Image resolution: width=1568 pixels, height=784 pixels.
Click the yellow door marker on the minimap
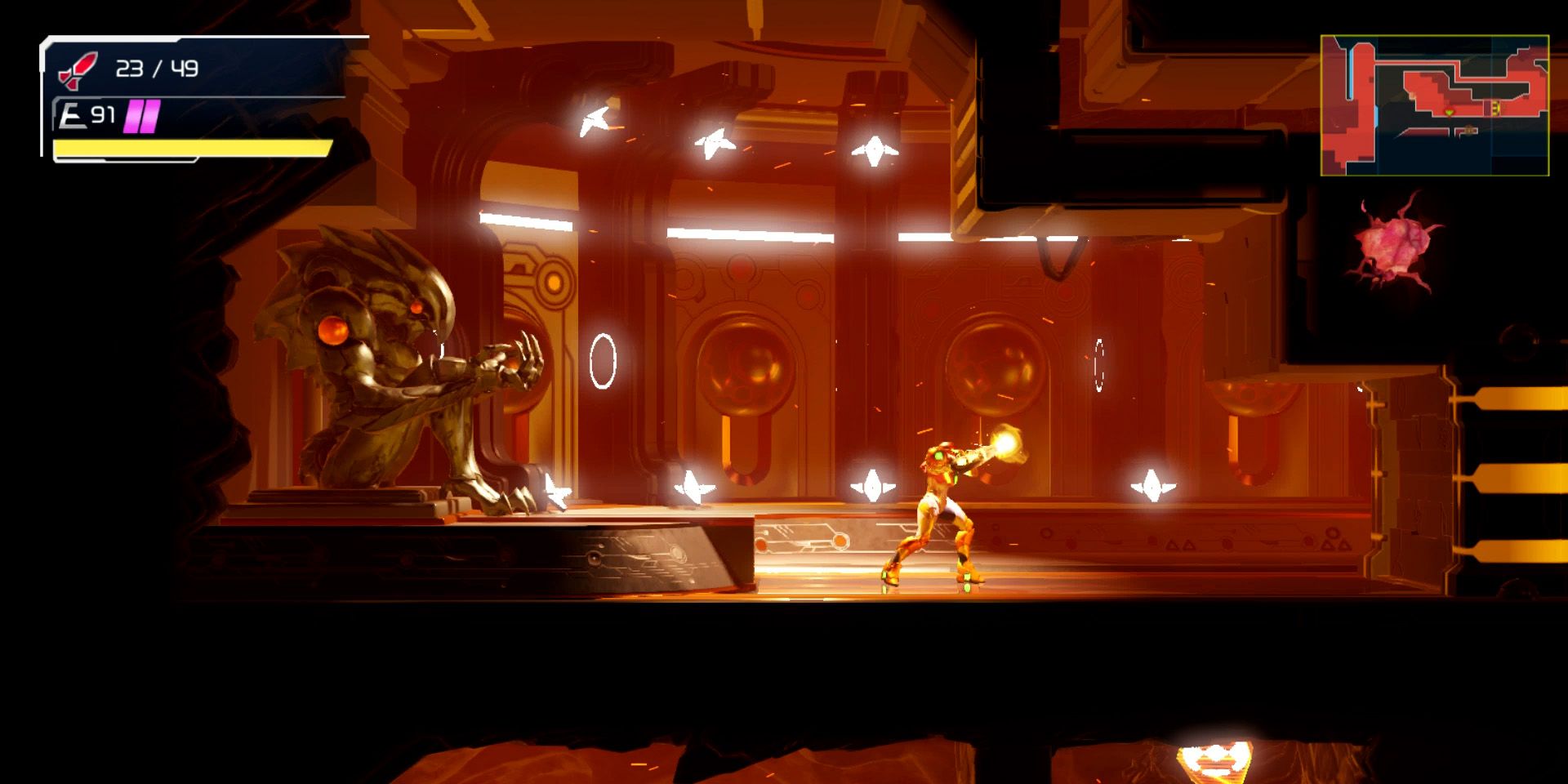[x=1496, y=108]
